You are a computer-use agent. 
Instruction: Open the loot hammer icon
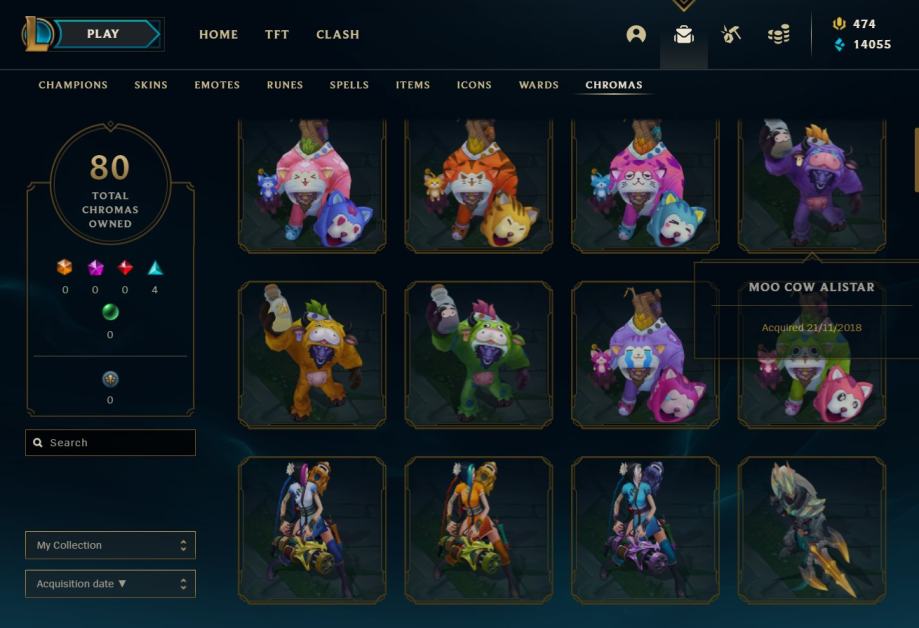[x=731, y=34]
